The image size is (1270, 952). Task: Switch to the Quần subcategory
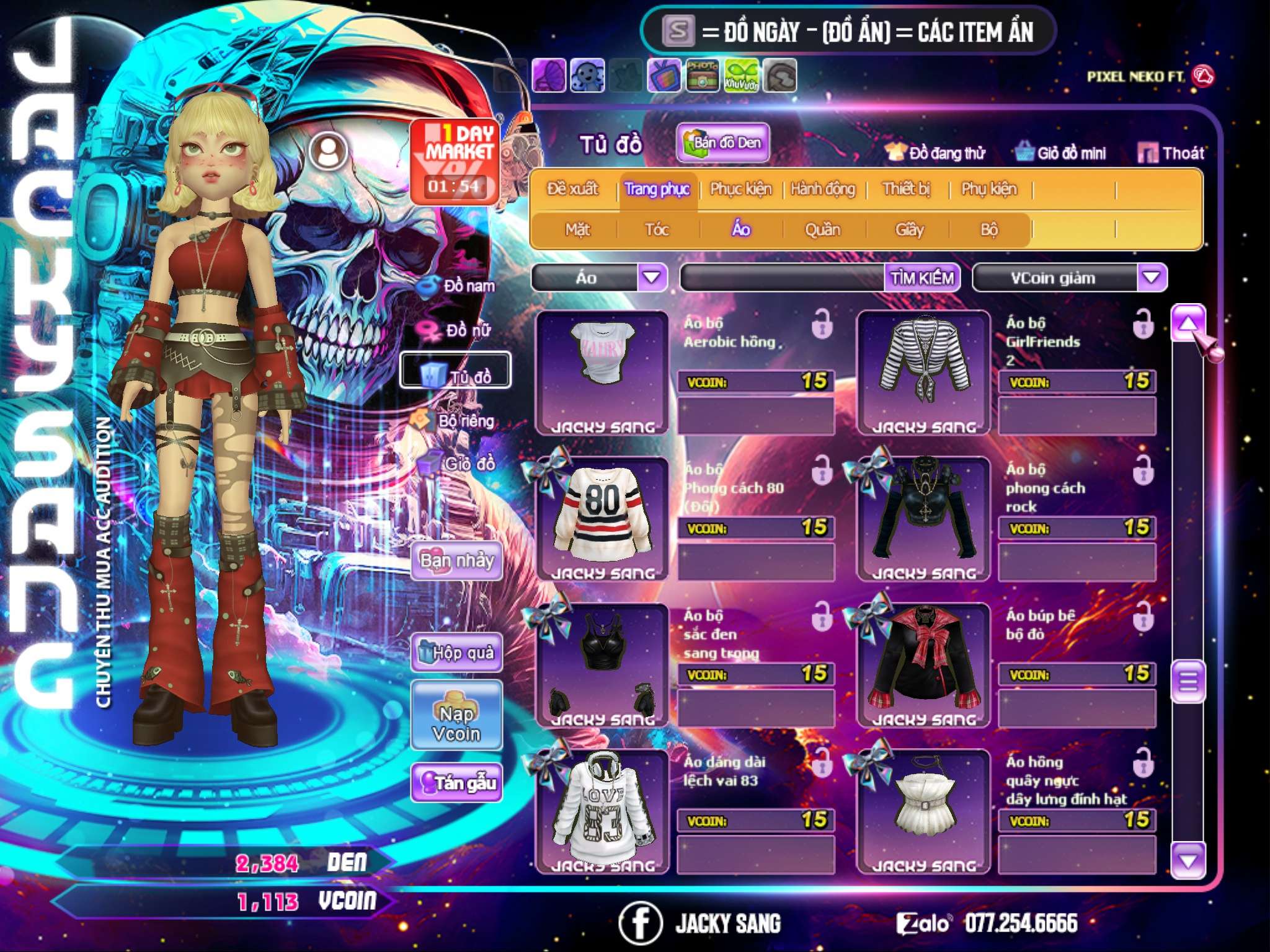point(822,229)
